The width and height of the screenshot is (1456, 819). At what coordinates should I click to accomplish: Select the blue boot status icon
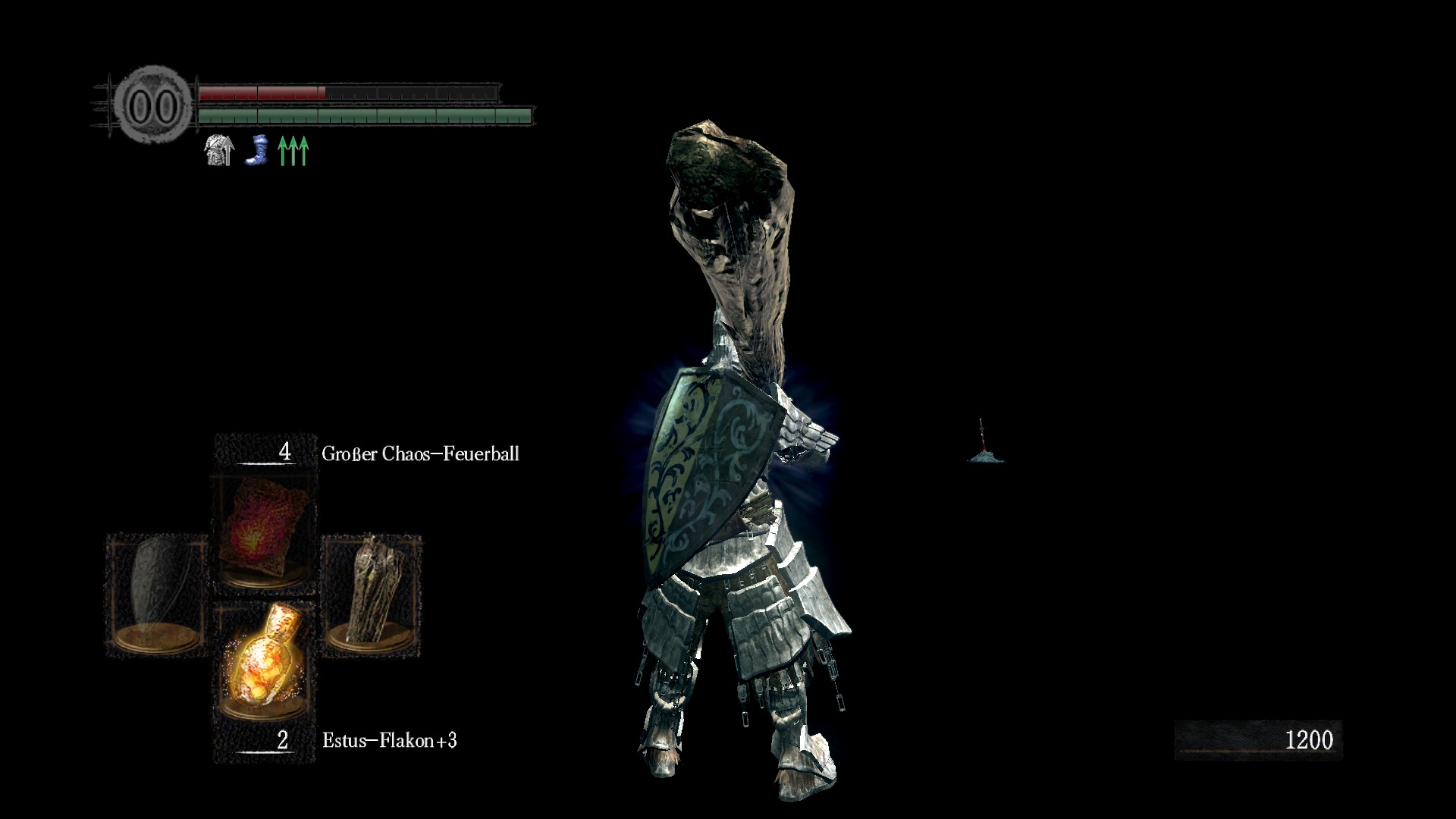(258, 150)
